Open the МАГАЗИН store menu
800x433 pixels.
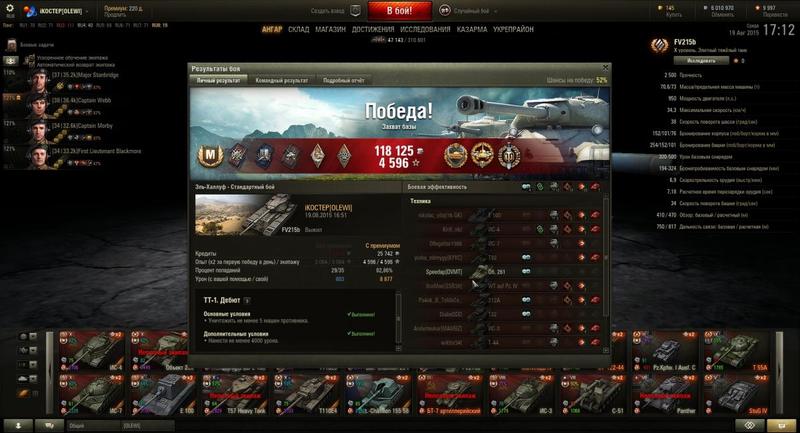tap(331, 30)
